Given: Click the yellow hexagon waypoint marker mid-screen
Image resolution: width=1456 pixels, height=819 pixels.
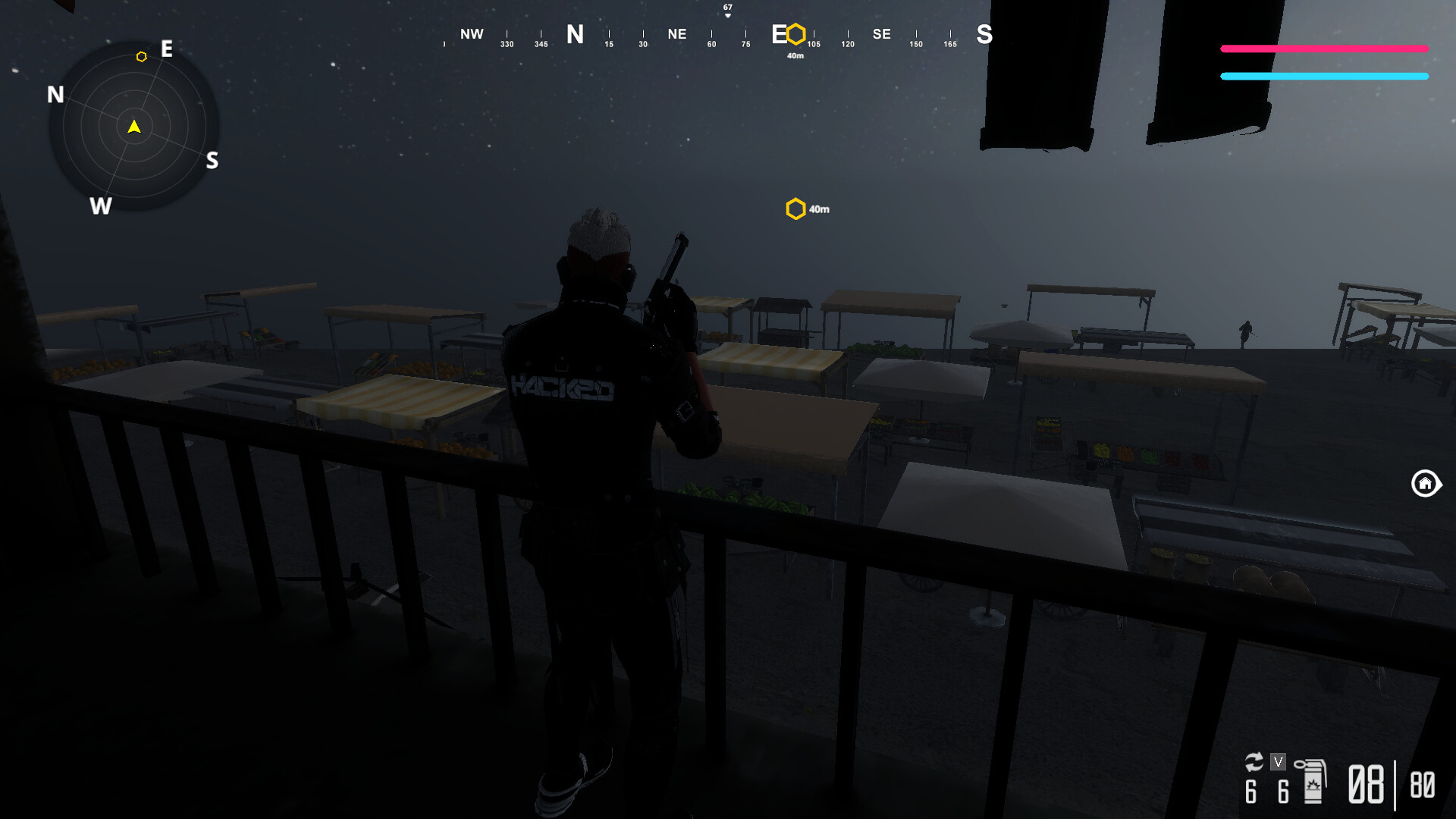Looking at the screenshot, I should [x=795, y=209].
